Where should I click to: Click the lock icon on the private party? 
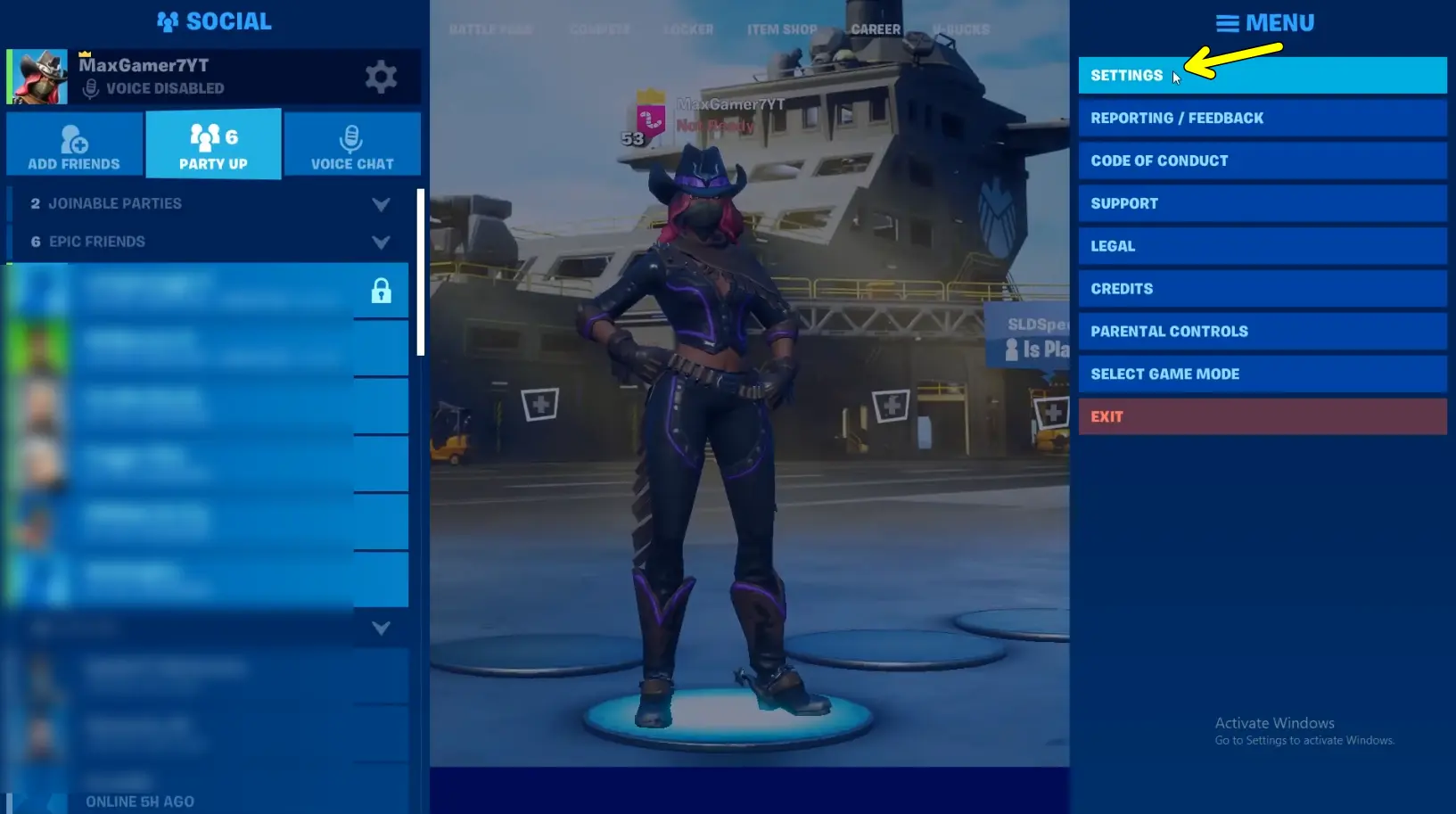[382, 290]
